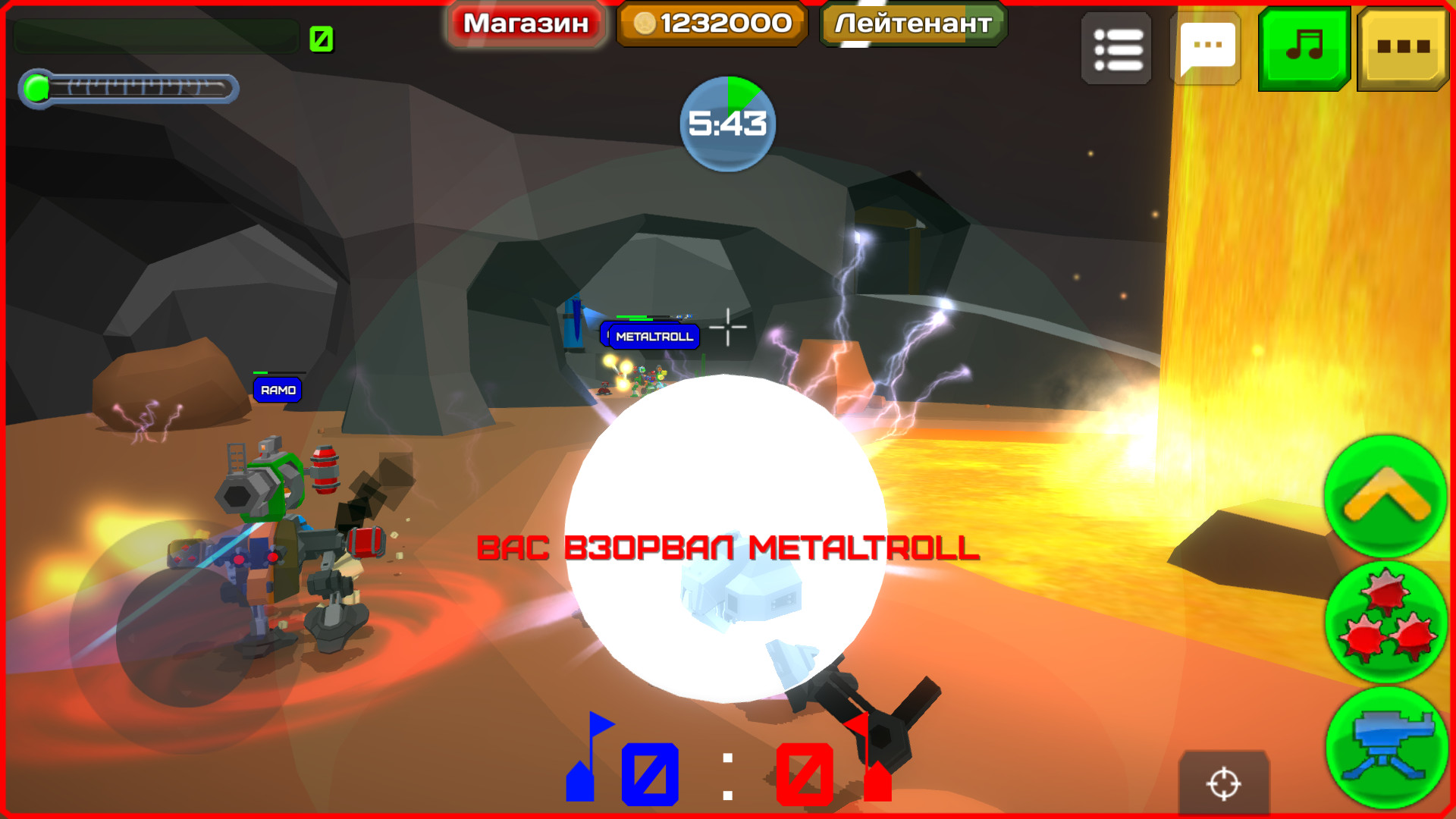1456x819 pixels.
Task: Expand the Лейтенант rank details
Action: pyautogui.click(x=909, y=24)
